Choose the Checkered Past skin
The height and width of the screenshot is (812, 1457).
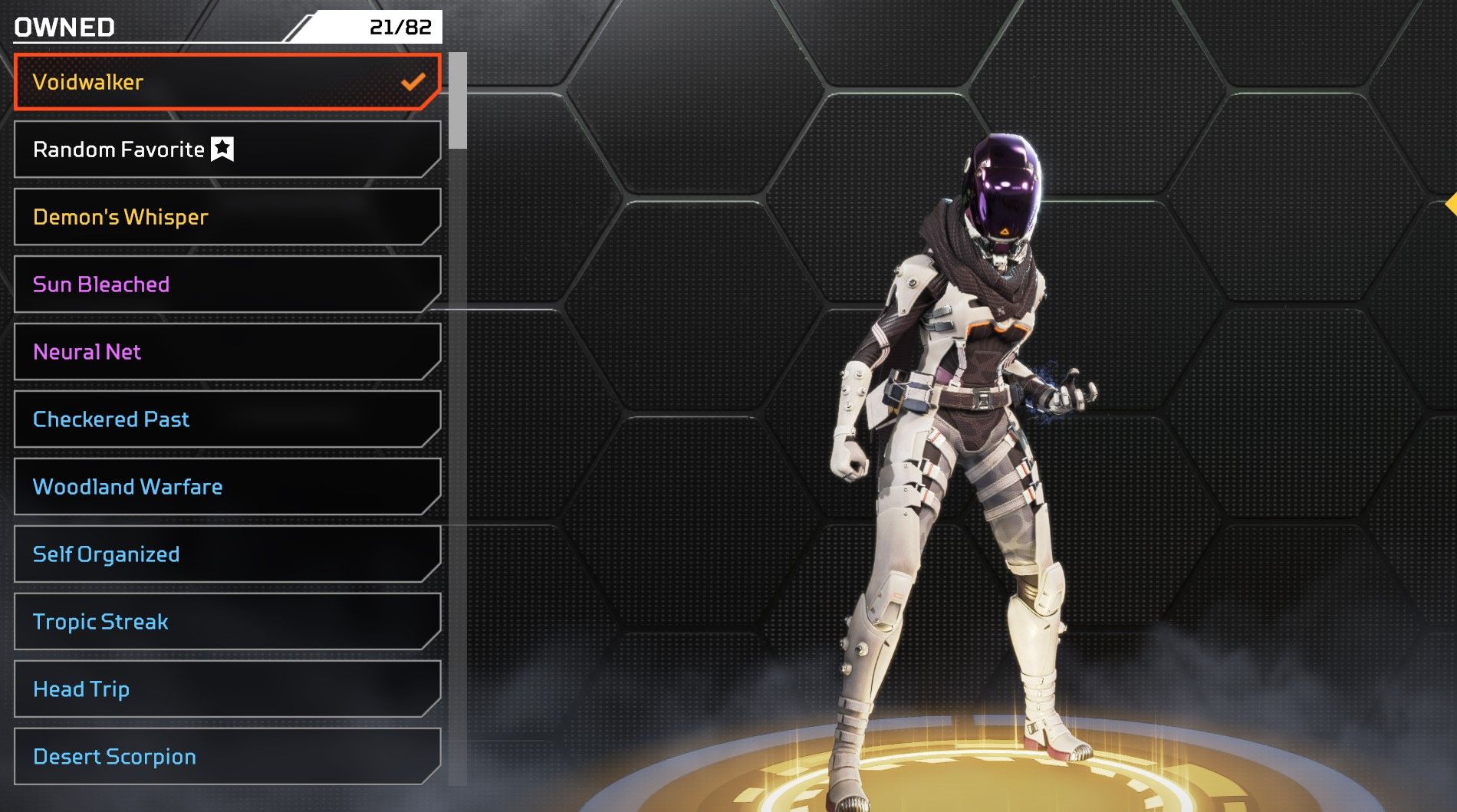(x=227, y=419)
